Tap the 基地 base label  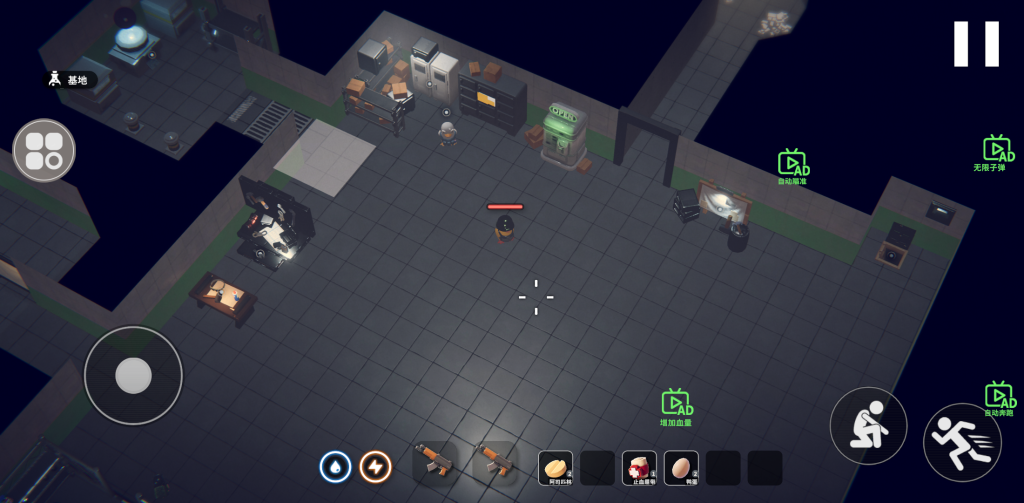point(68,80)
